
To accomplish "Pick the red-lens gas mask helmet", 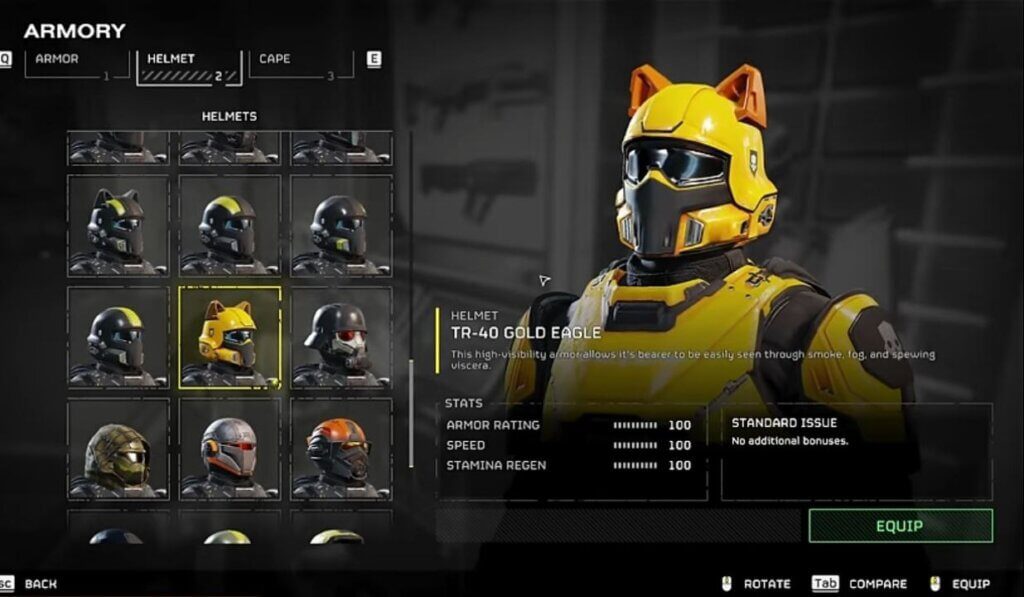I will (341, 336).
